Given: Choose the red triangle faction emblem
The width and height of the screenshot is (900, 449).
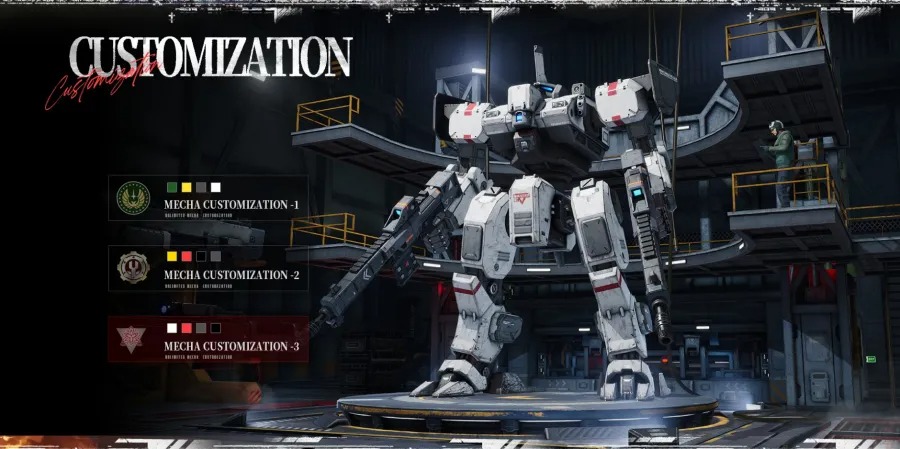Looking at the screenshot, I should pyautogui.click(x=132, y=338).
